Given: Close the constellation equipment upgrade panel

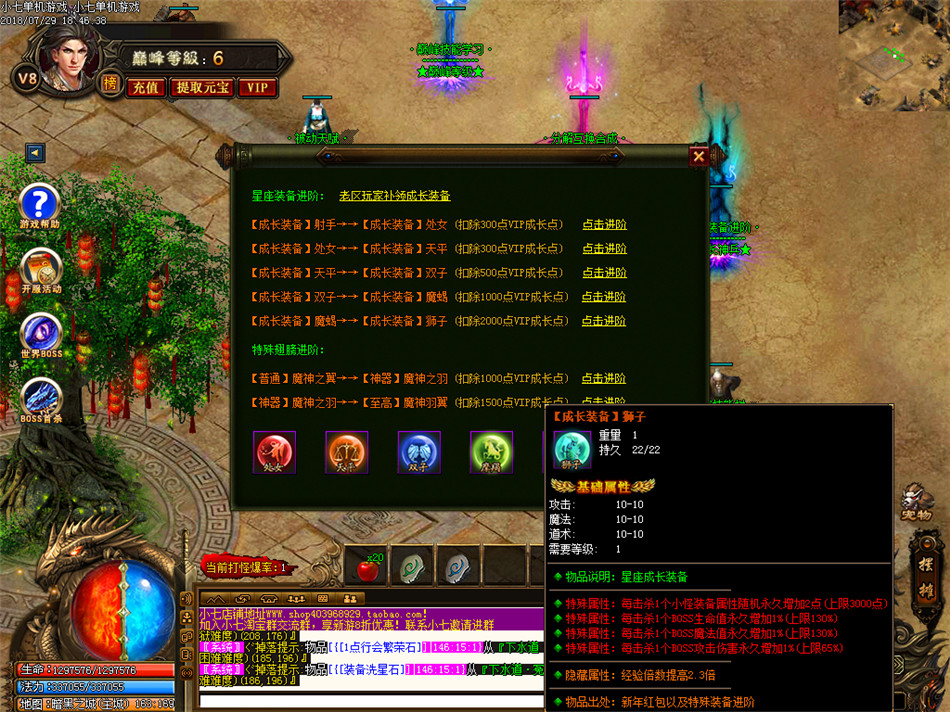Looking at the screenshot, I should (698, 156).
